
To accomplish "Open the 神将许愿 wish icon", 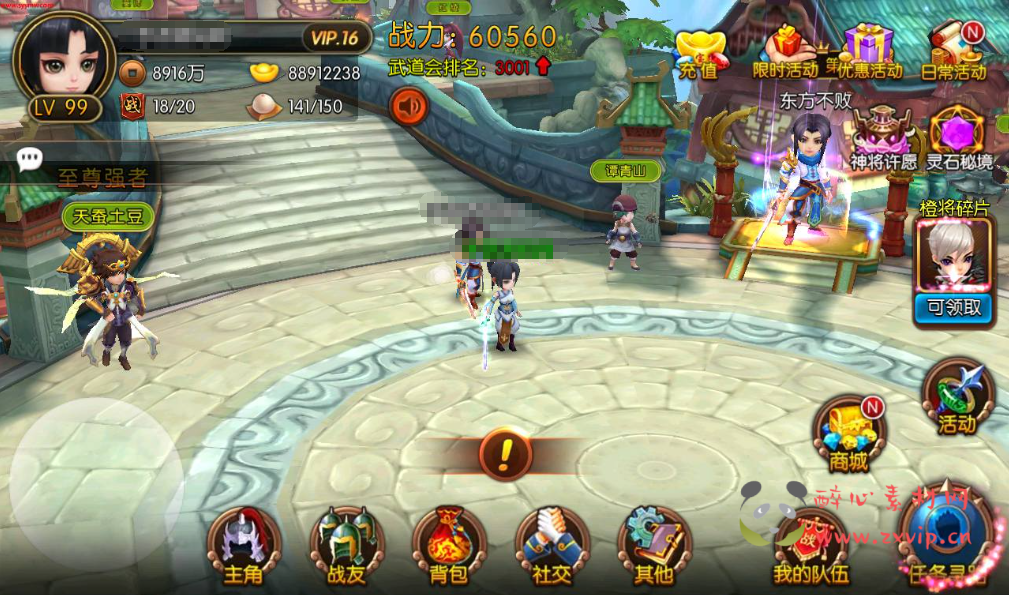I will pos(883,137).
